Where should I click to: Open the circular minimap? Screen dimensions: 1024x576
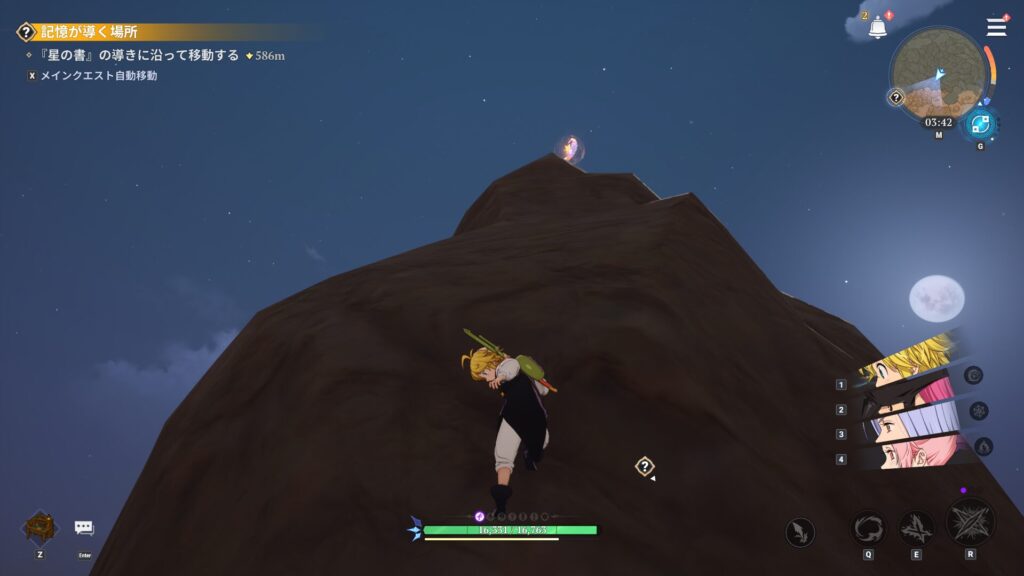click(x=939, y=73)
